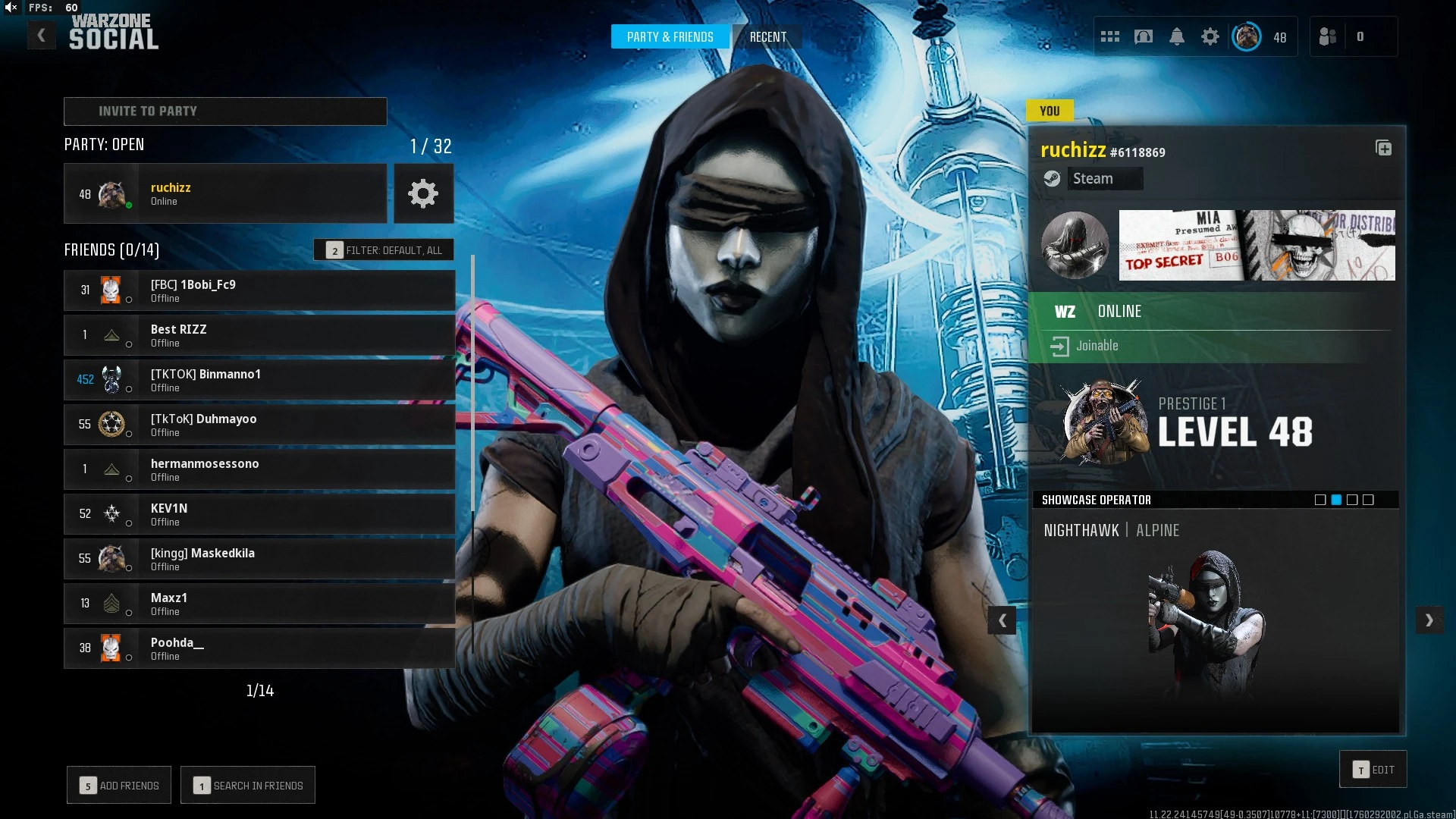Open party settings gear button
Viewport: 1456px width, 819px height.
pos(423,194)
